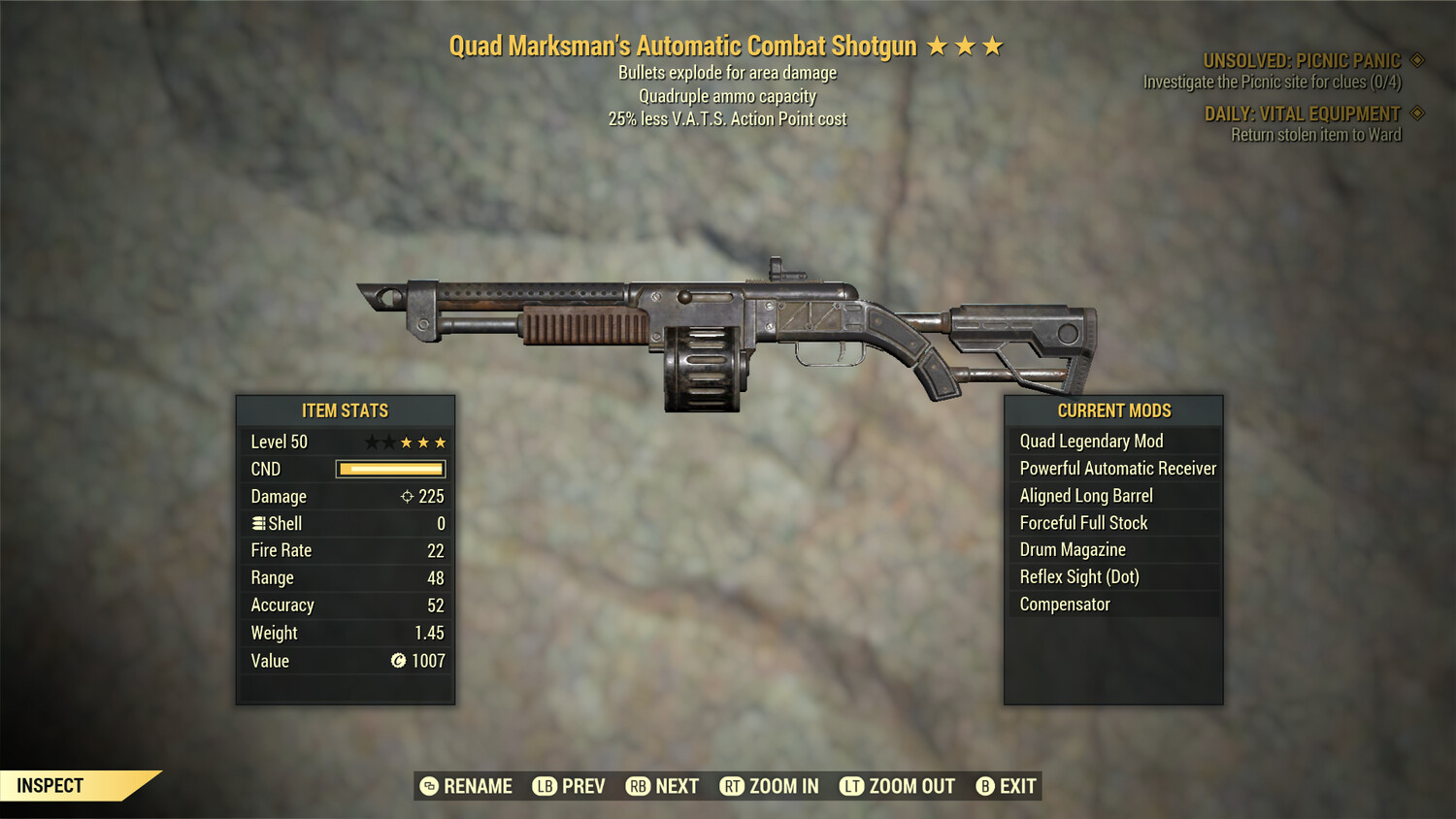Viewport: 1456px width, 819px height.
Task: Click the RB Next controller icon
Action: [x=637, y=786]
